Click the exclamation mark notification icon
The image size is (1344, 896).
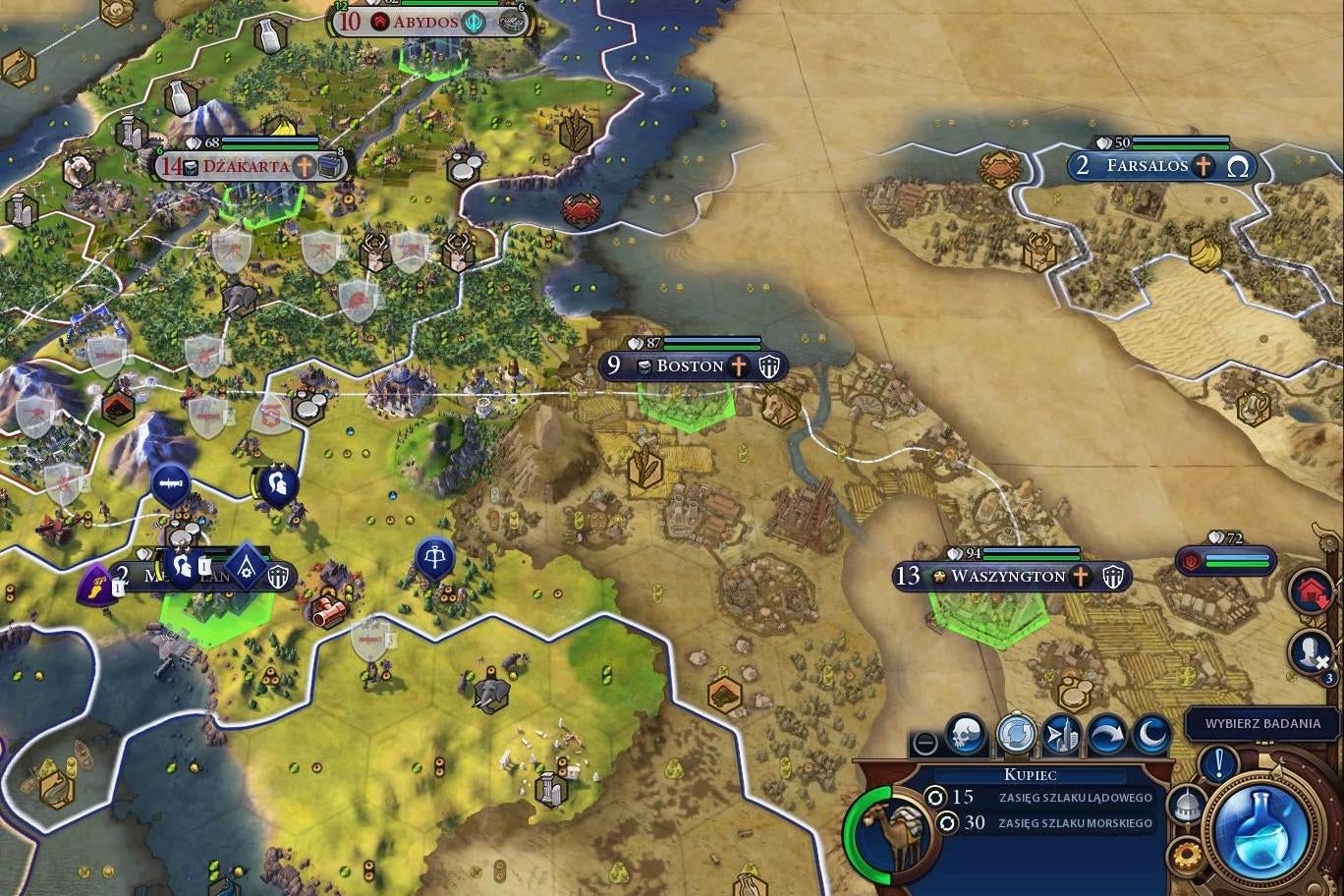[1217, 764]
